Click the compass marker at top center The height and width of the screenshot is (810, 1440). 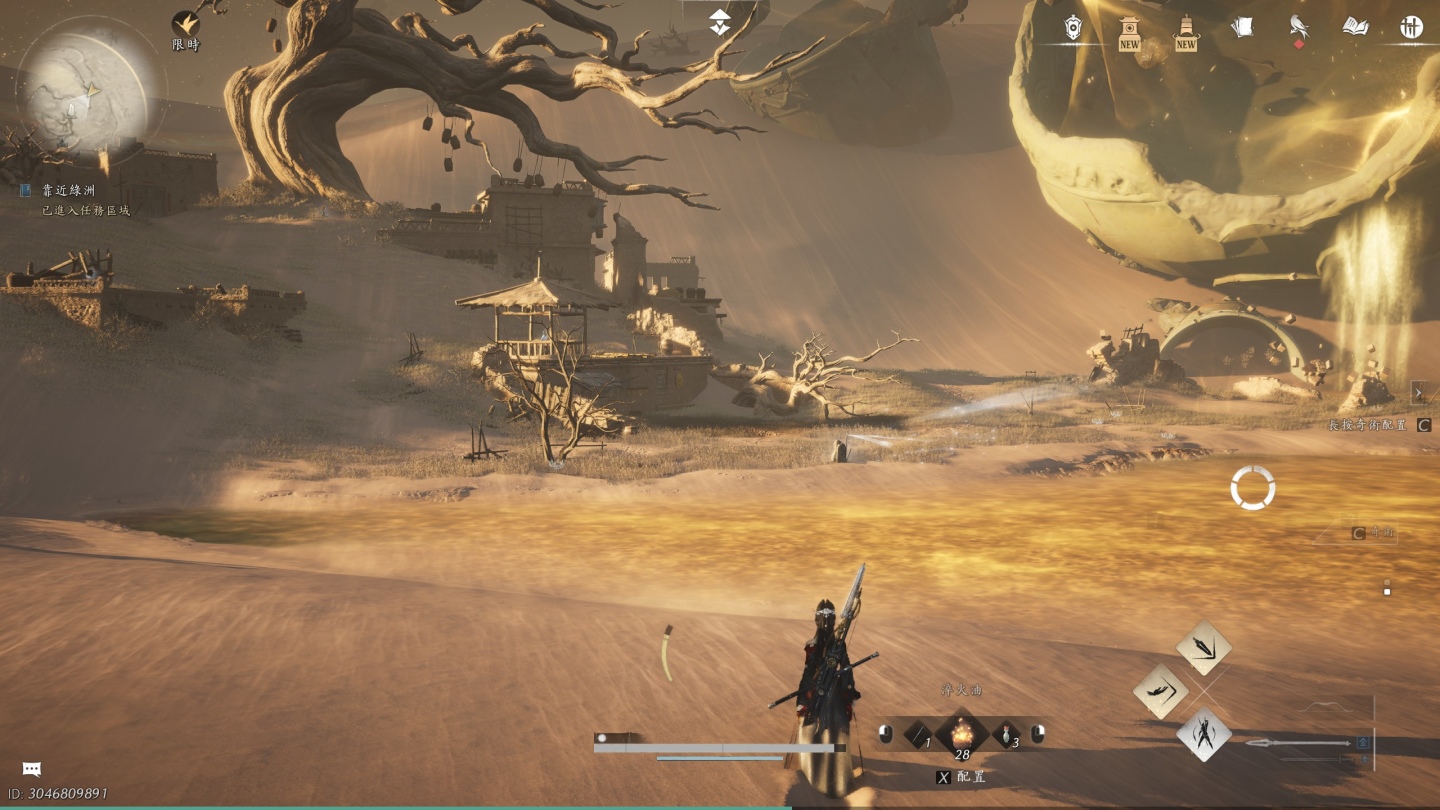coord(720,22)
